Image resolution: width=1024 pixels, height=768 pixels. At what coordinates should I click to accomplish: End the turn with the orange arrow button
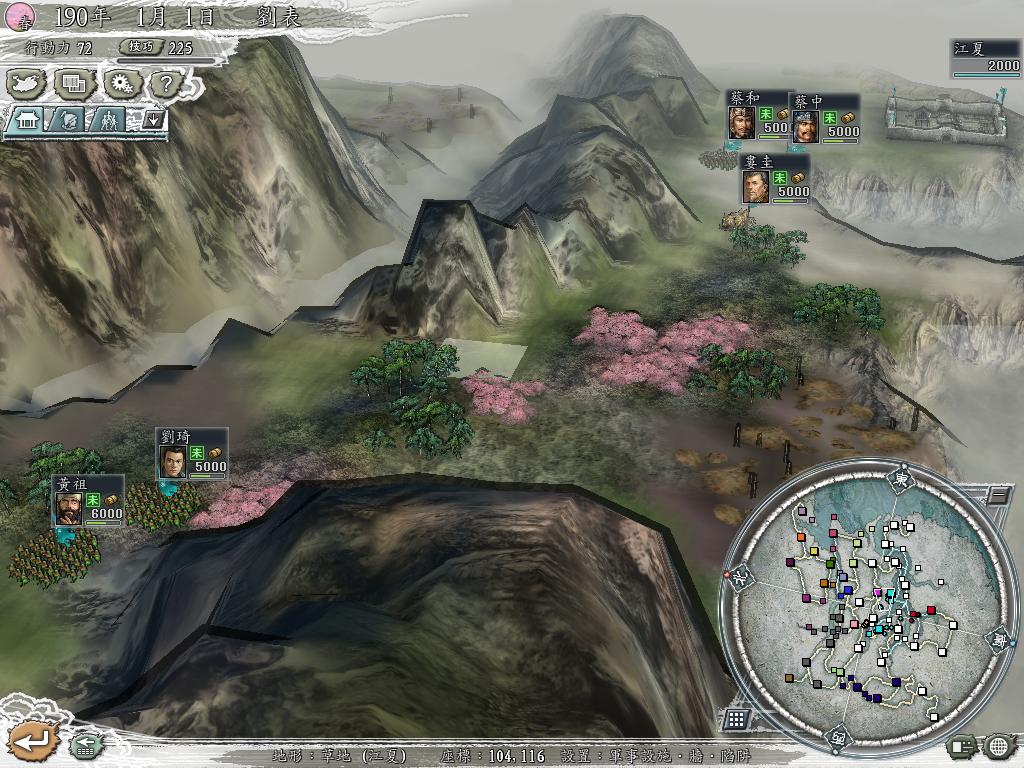click(32, 742)
